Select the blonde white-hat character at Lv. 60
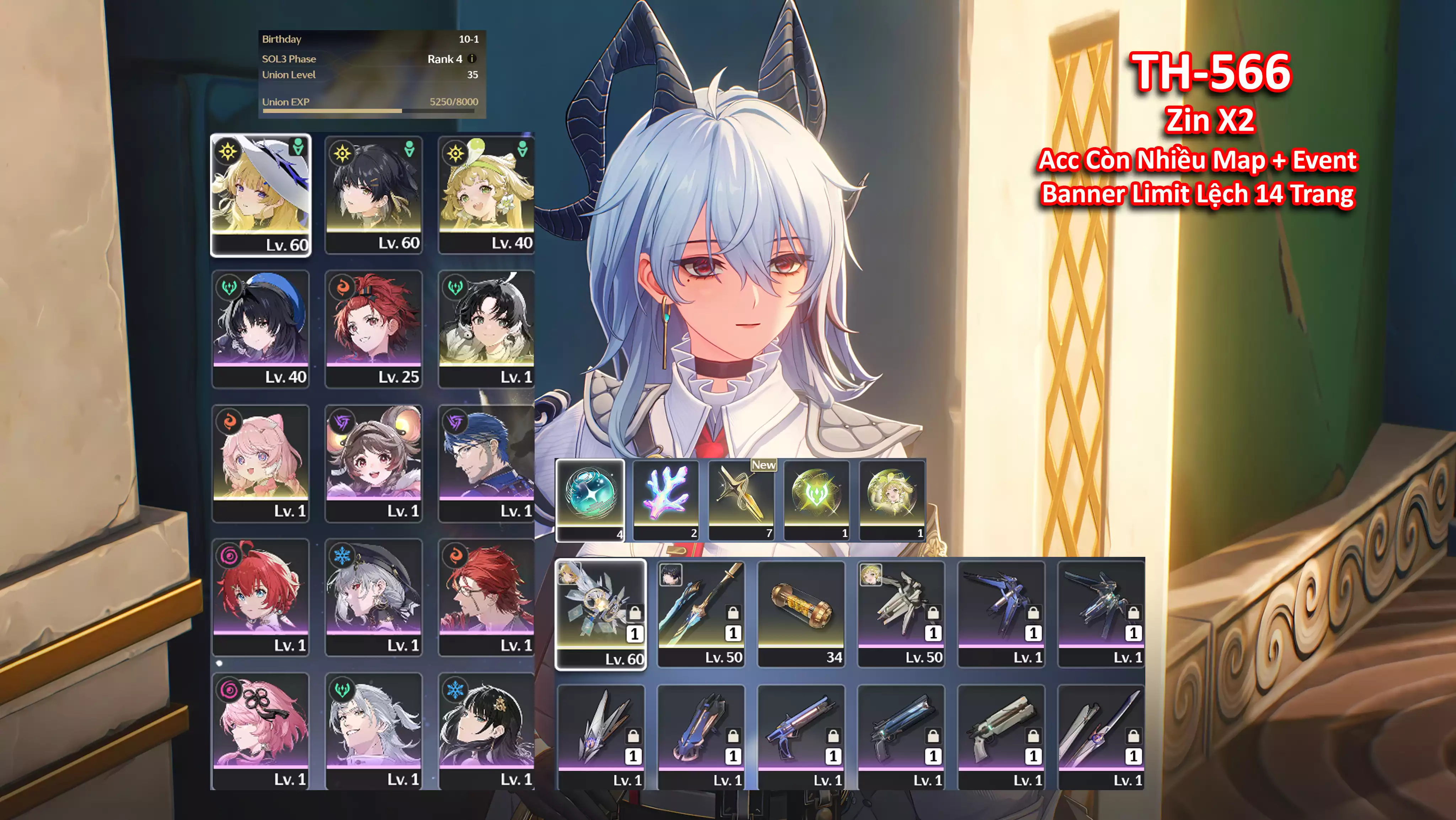This screenshot has width=1456, height=820. tap(261, 195)
